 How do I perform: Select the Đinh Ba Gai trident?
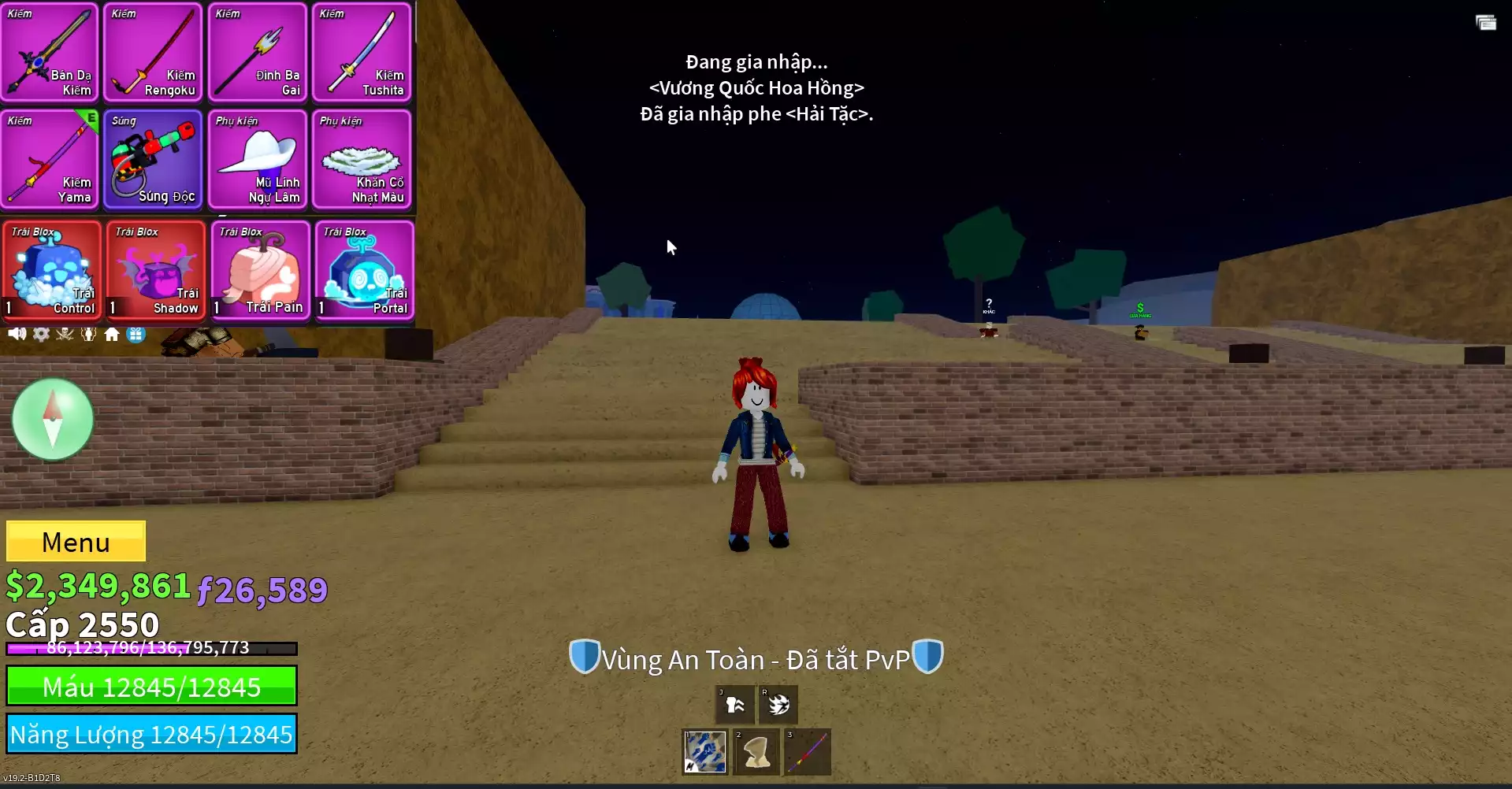[x=258, y=53]
